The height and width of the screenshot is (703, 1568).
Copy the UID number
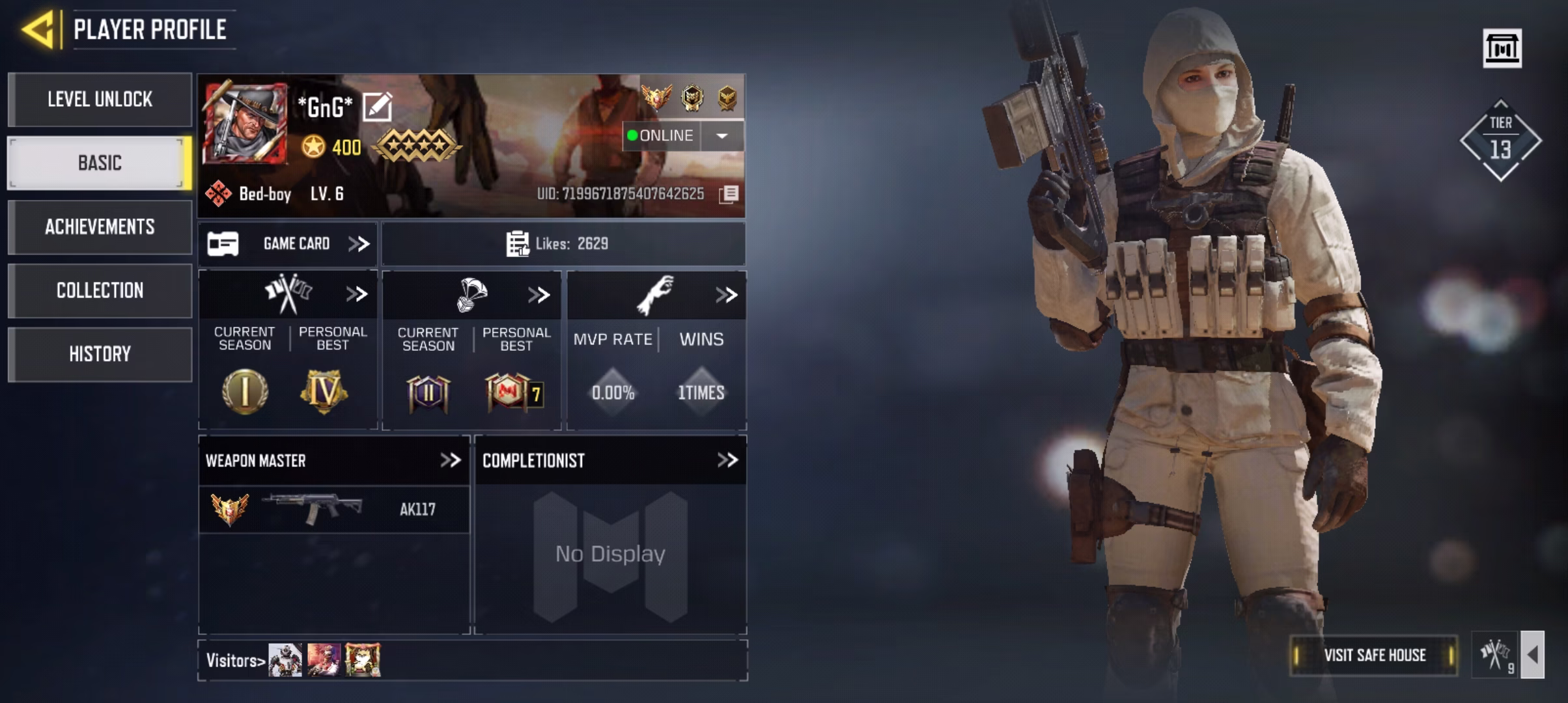[x=729, y=194]
